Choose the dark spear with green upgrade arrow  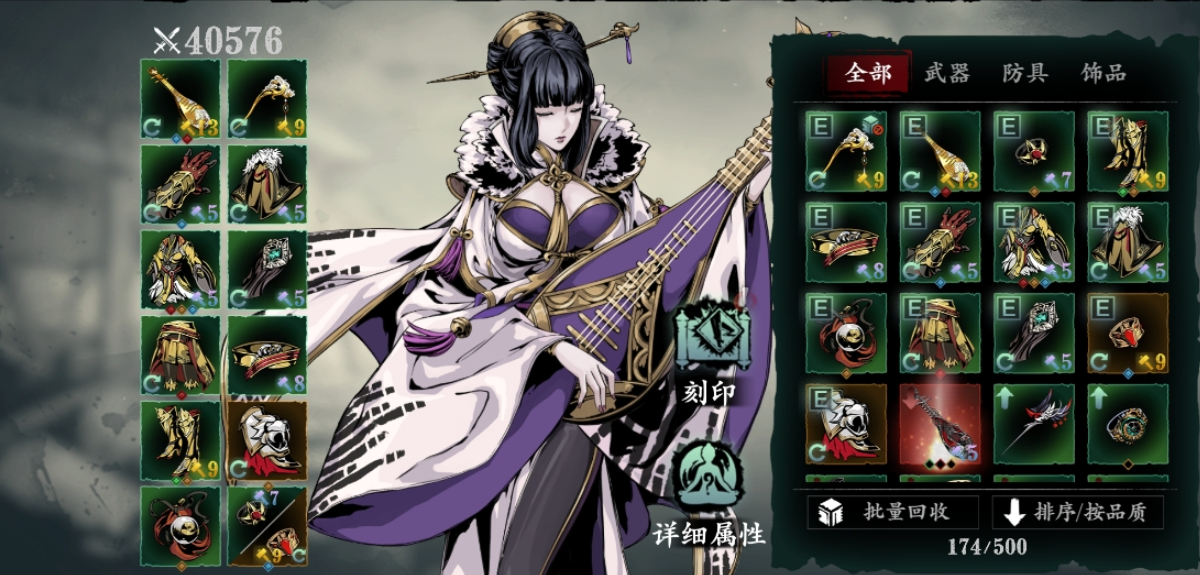tap(1033, 425)
